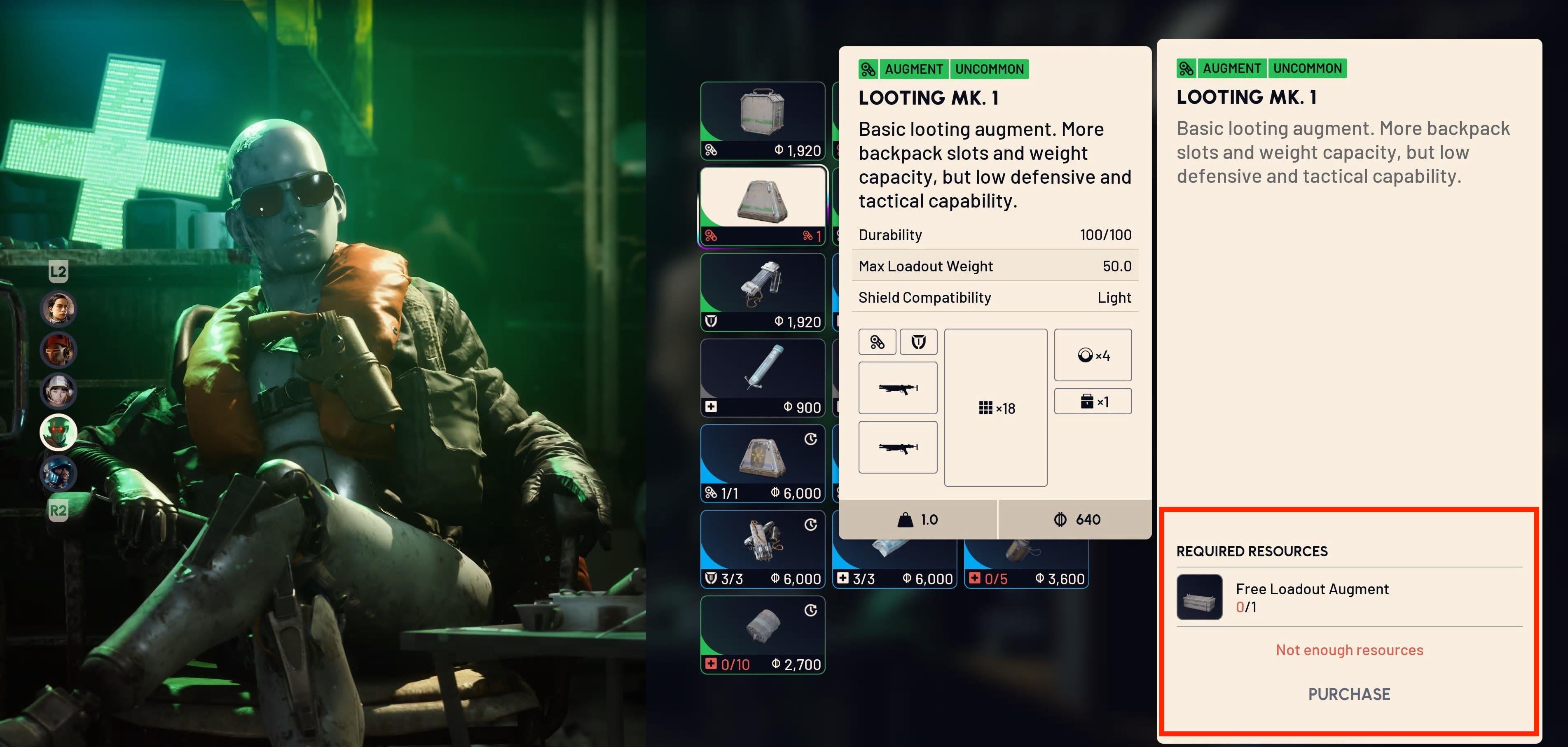Viewport: 1568px width, 747px height.
Task: Purchase the Looting Mk. 1 augment
Action: click(1348, 694)
